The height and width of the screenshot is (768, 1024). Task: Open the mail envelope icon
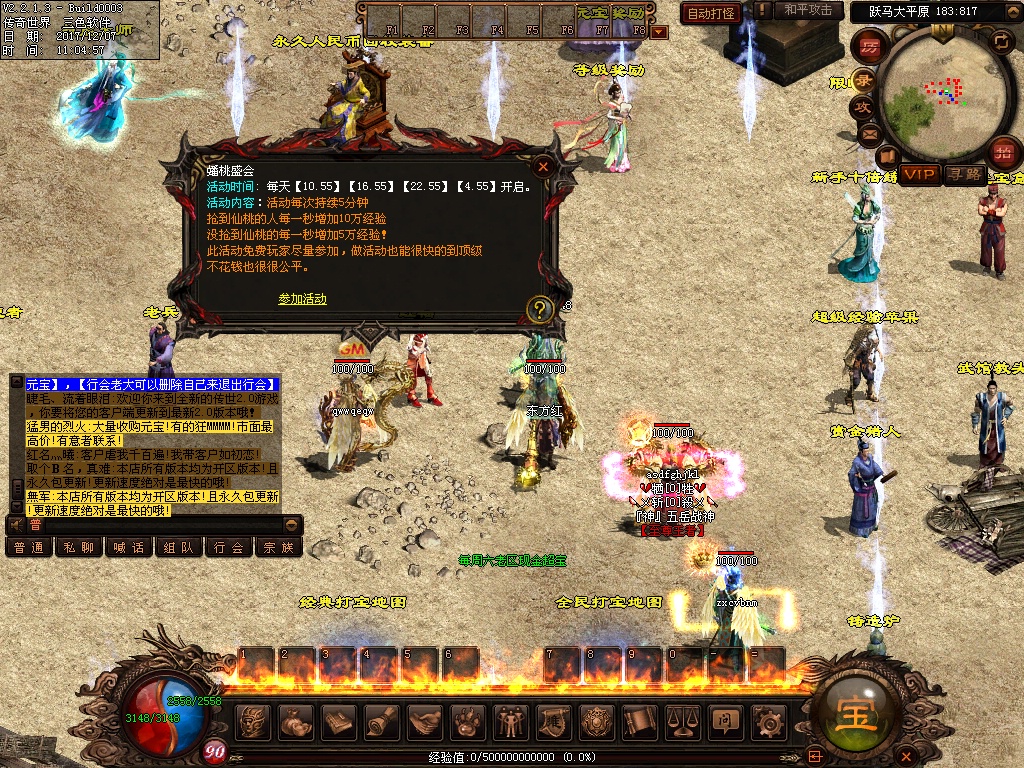pyautogui.click(x=868, y=132)
